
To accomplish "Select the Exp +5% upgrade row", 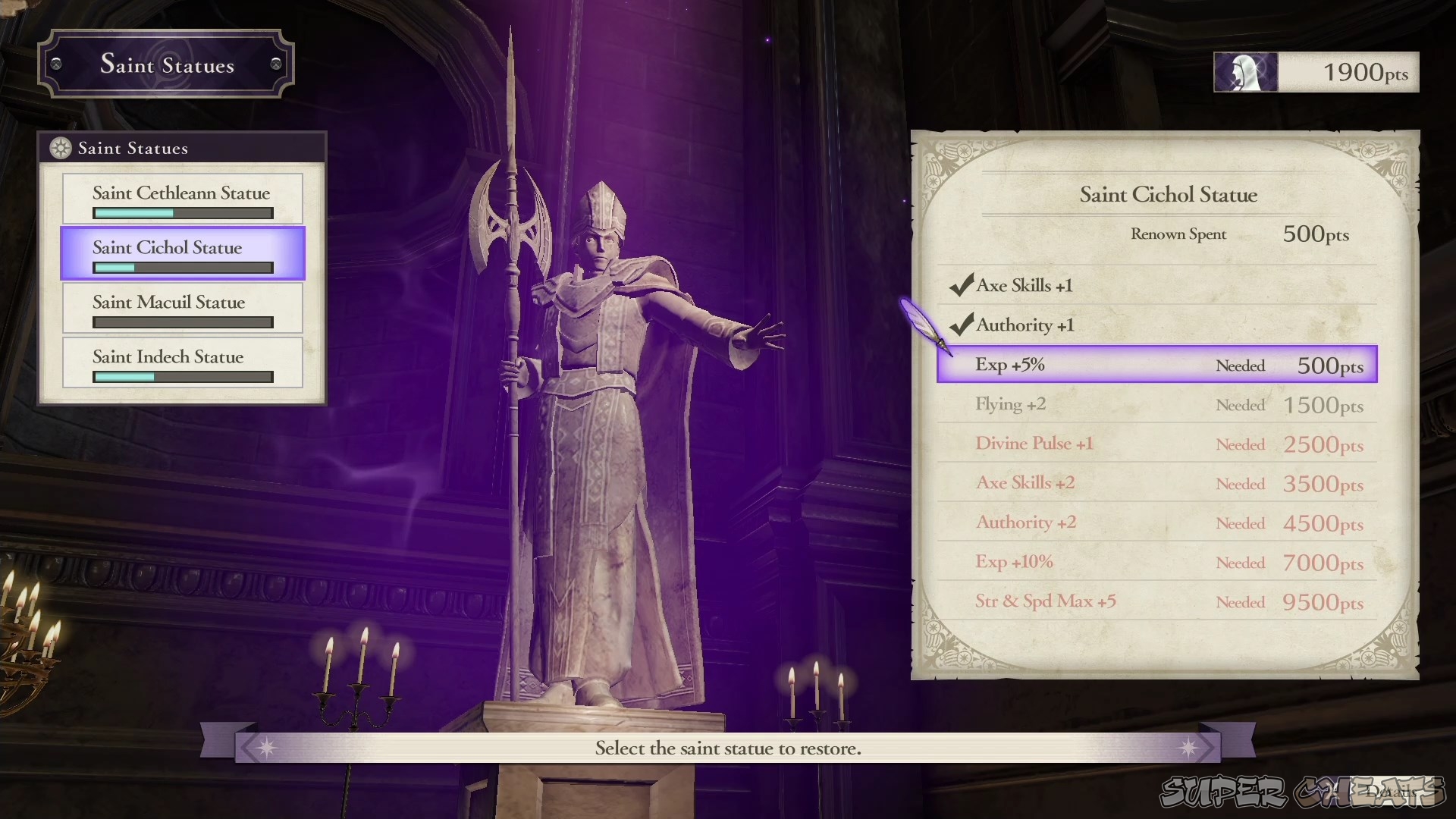I will (1156, 365).
